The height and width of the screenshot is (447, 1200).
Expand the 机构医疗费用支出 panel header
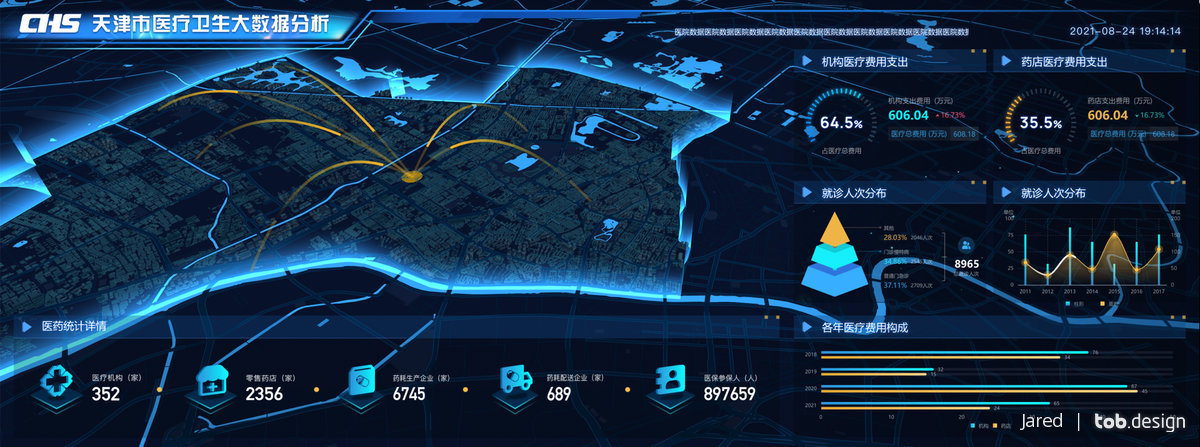pyautogui.click(x=864, y=62)
